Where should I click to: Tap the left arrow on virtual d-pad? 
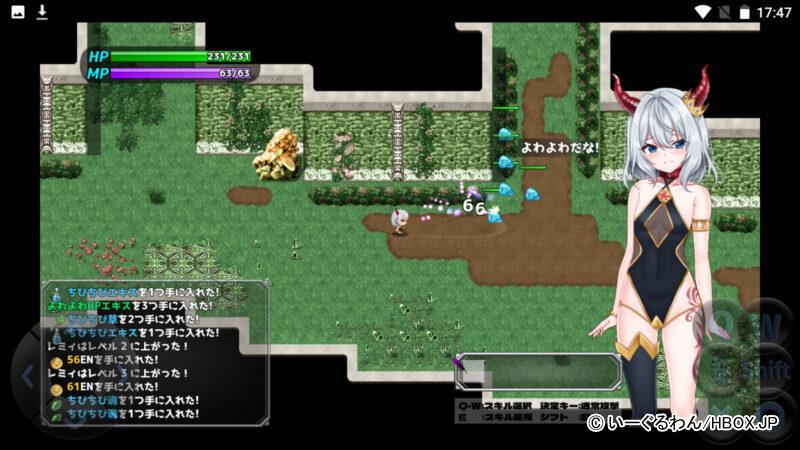point(28,377)
